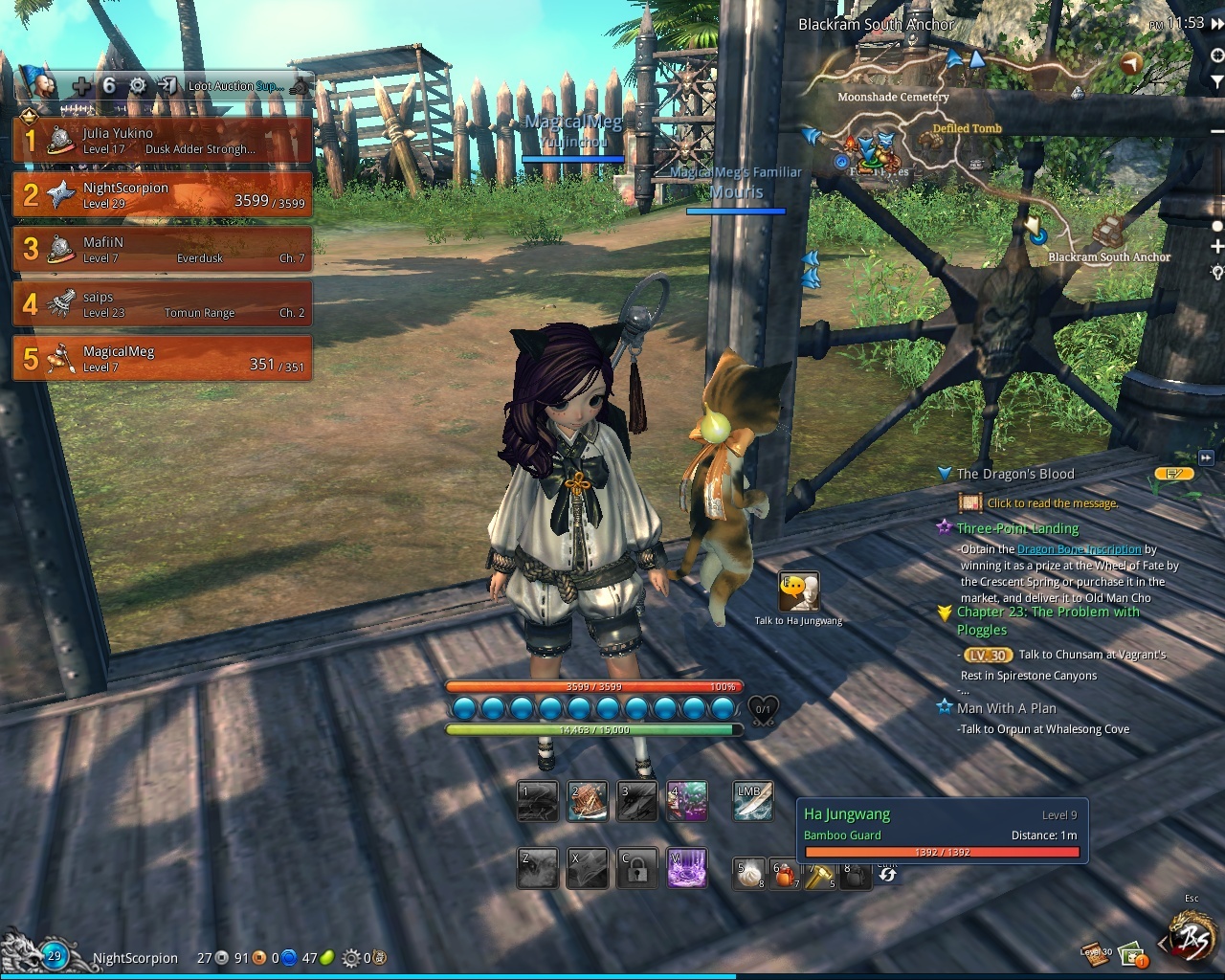
Task: Use the red potion in slot 6
Action: tap(785, 874)
